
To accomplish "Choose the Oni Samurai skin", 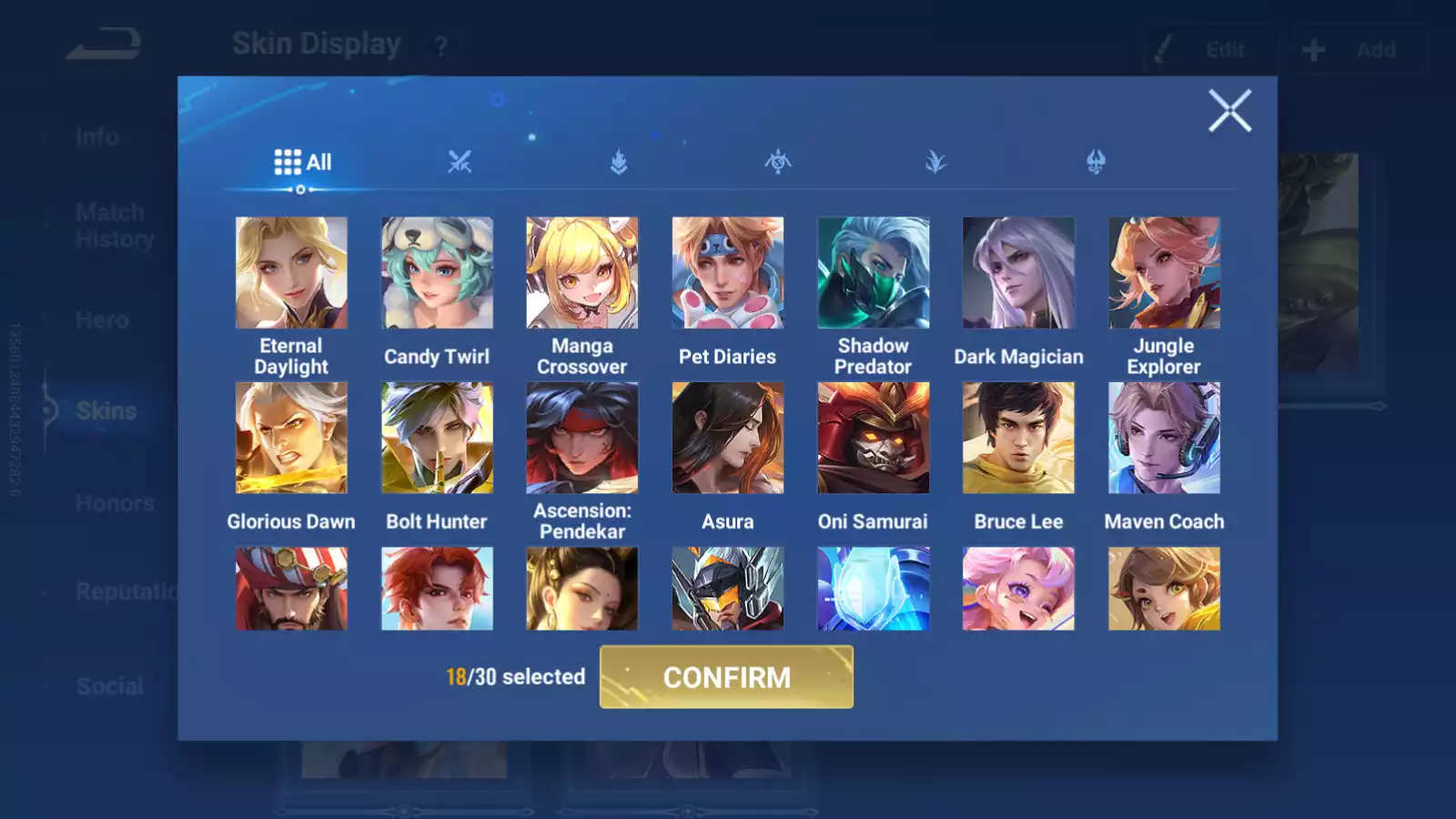I will (x=873, y=438).
